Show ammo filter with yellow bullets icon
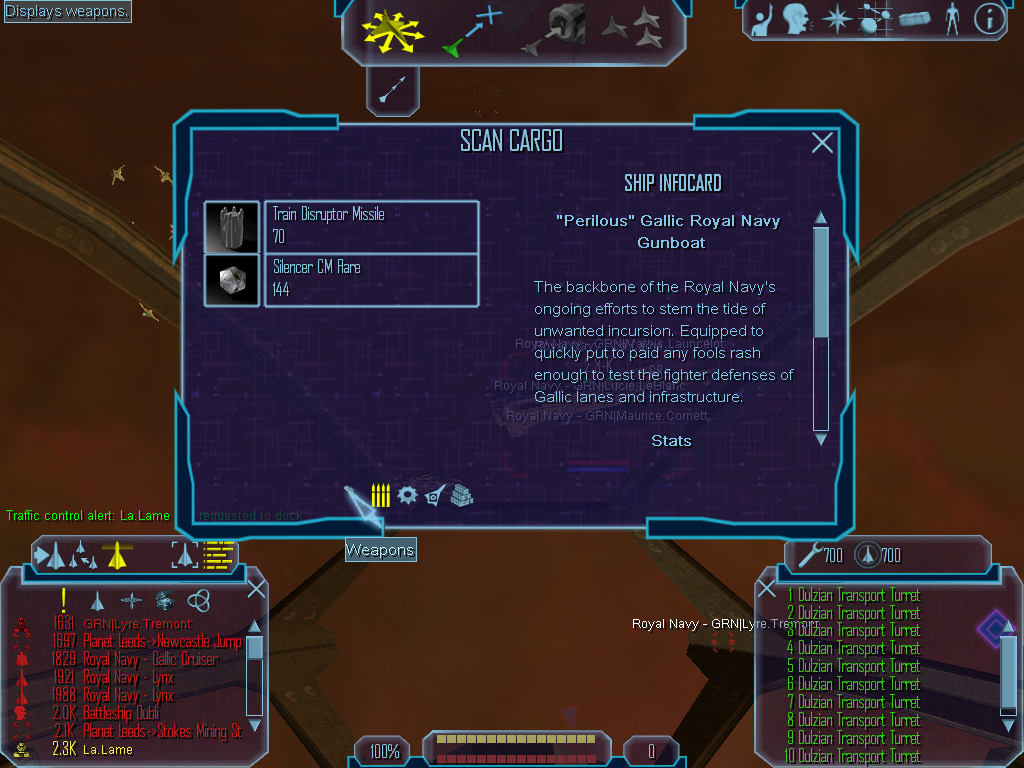The width and height of the screenshot is (1024, 768). point(381,495)
